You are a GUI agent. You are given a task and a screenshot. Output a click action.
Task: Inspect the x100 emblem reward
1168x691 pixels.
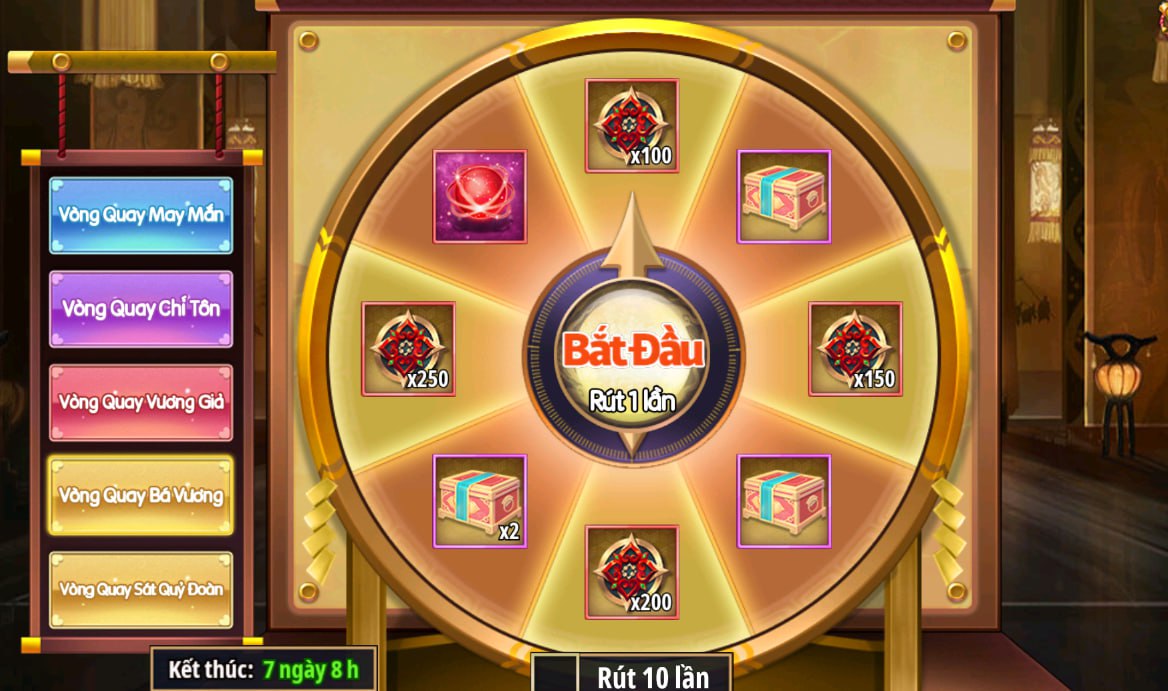click(632, 126)
